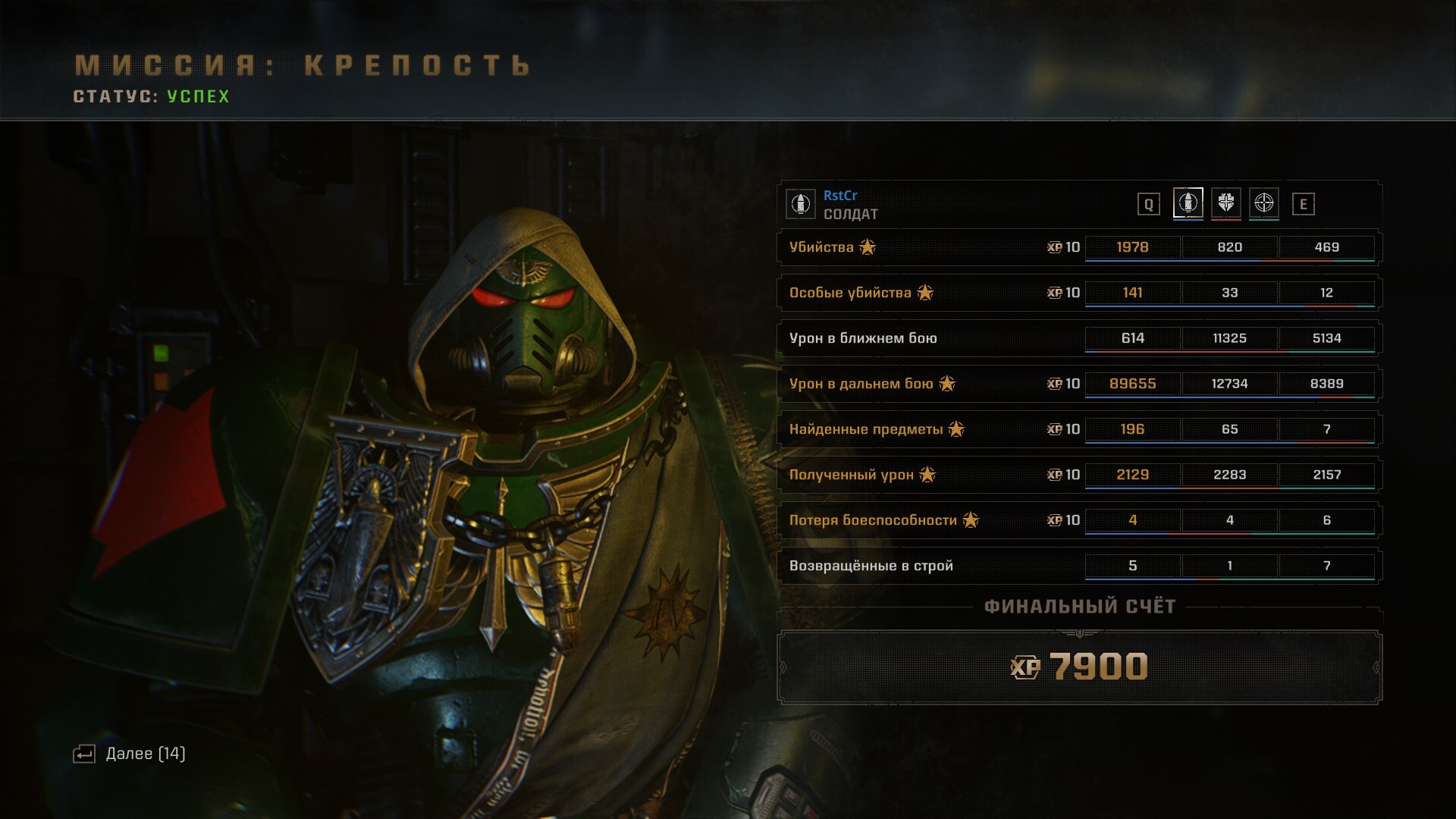Switch to the shield-cross class player tab
This screenshot has width=1456, height=819.
(1225, 203)
